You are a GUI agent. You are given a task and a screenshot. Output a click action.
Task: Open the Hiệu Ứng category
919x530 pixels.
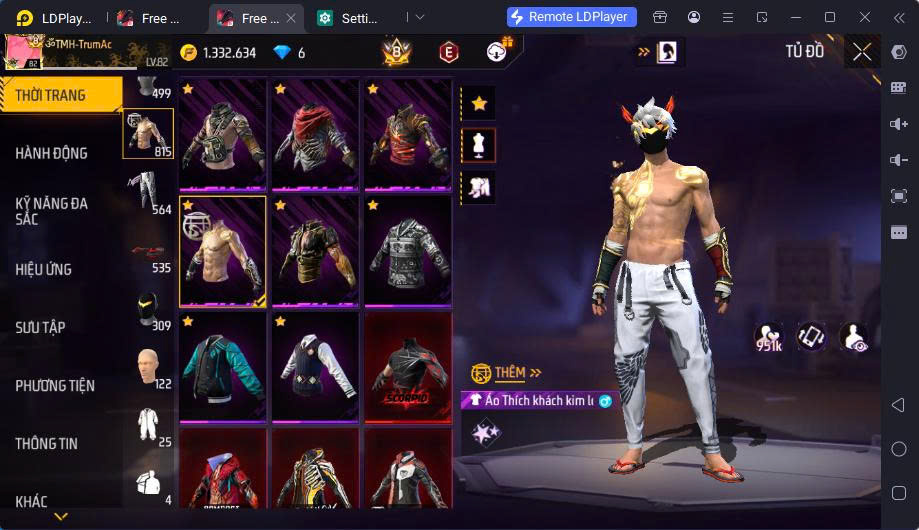click(44, 269)
